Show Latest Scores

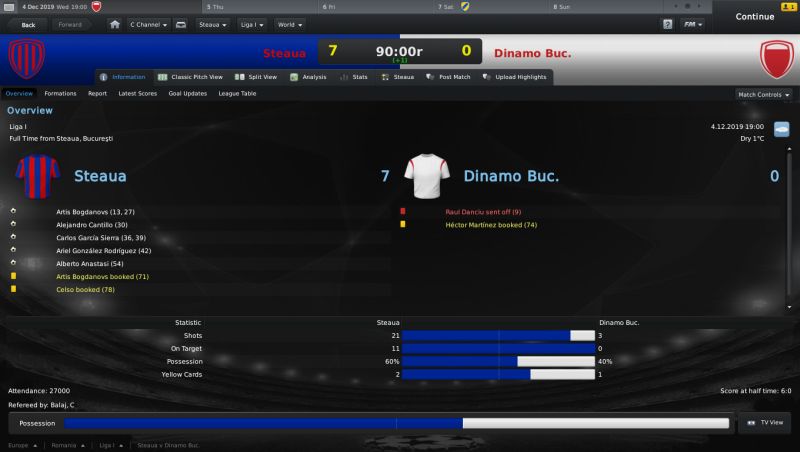[137, 94]
